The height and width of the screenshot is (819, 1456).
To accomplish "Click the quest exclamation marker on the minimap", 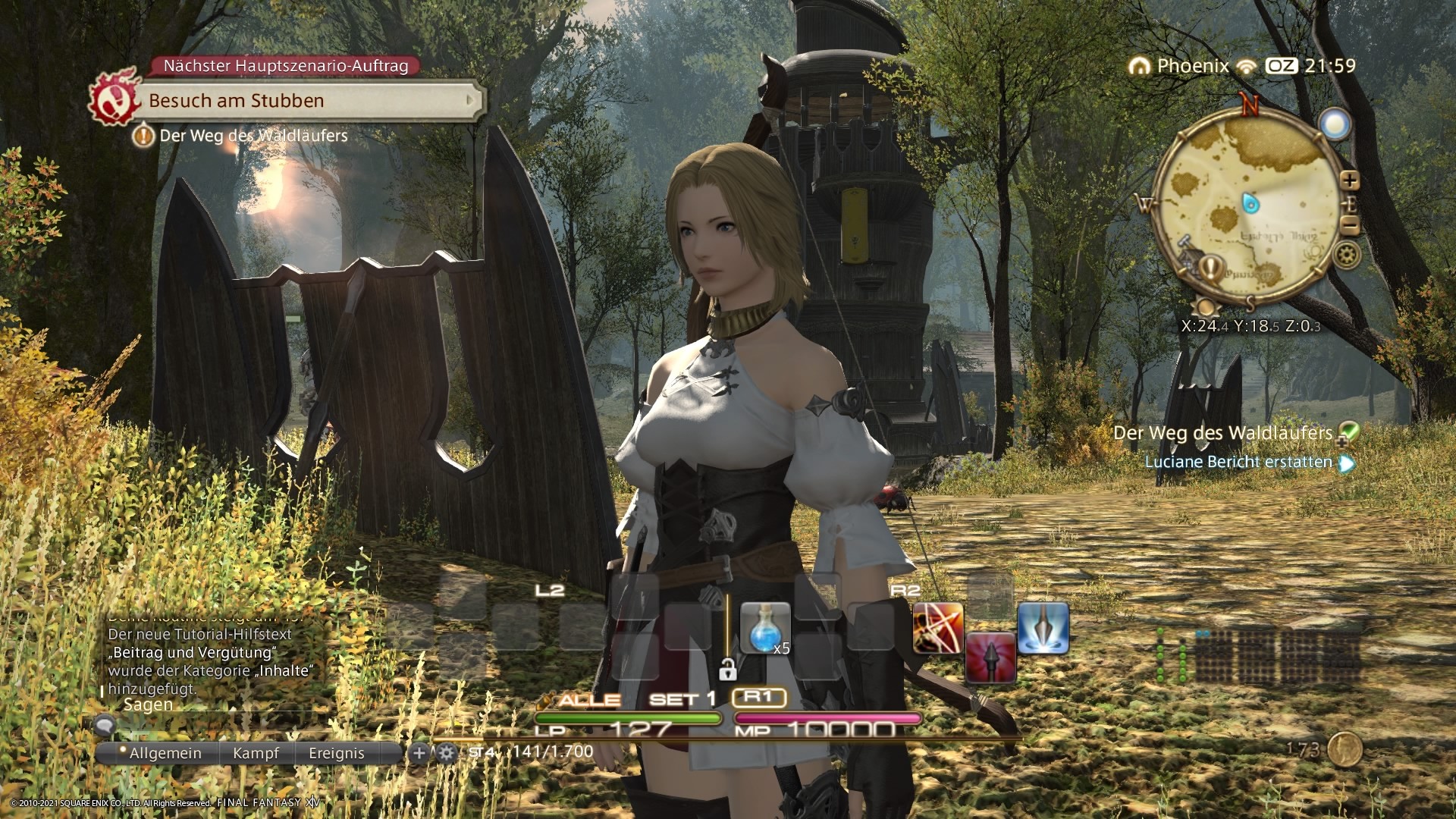I will pos(1212,266).
